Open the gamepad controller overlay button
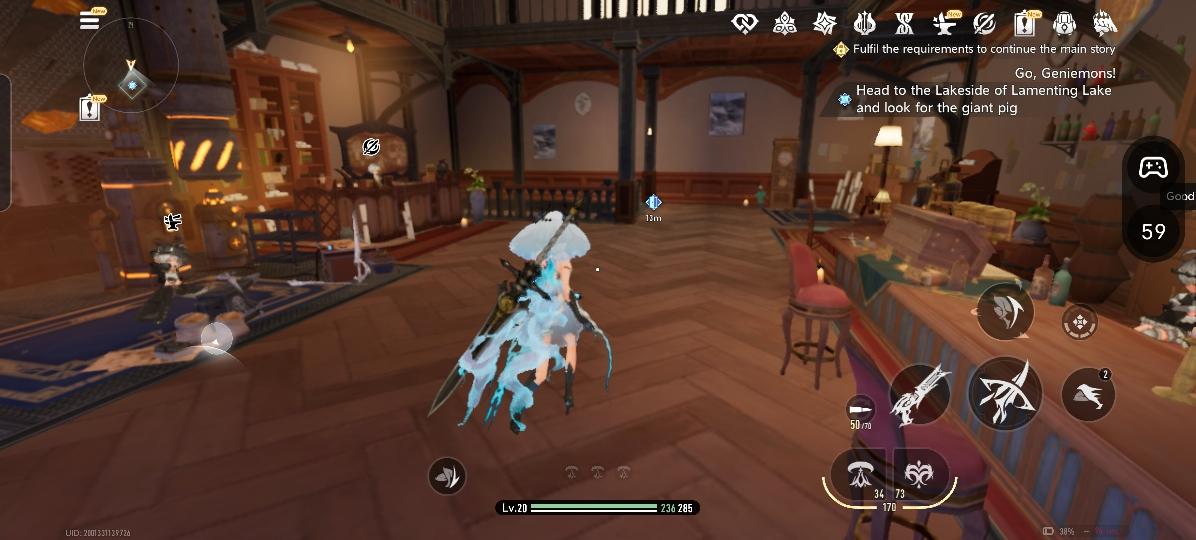Screen dimensions: 1196x540 1154,168
